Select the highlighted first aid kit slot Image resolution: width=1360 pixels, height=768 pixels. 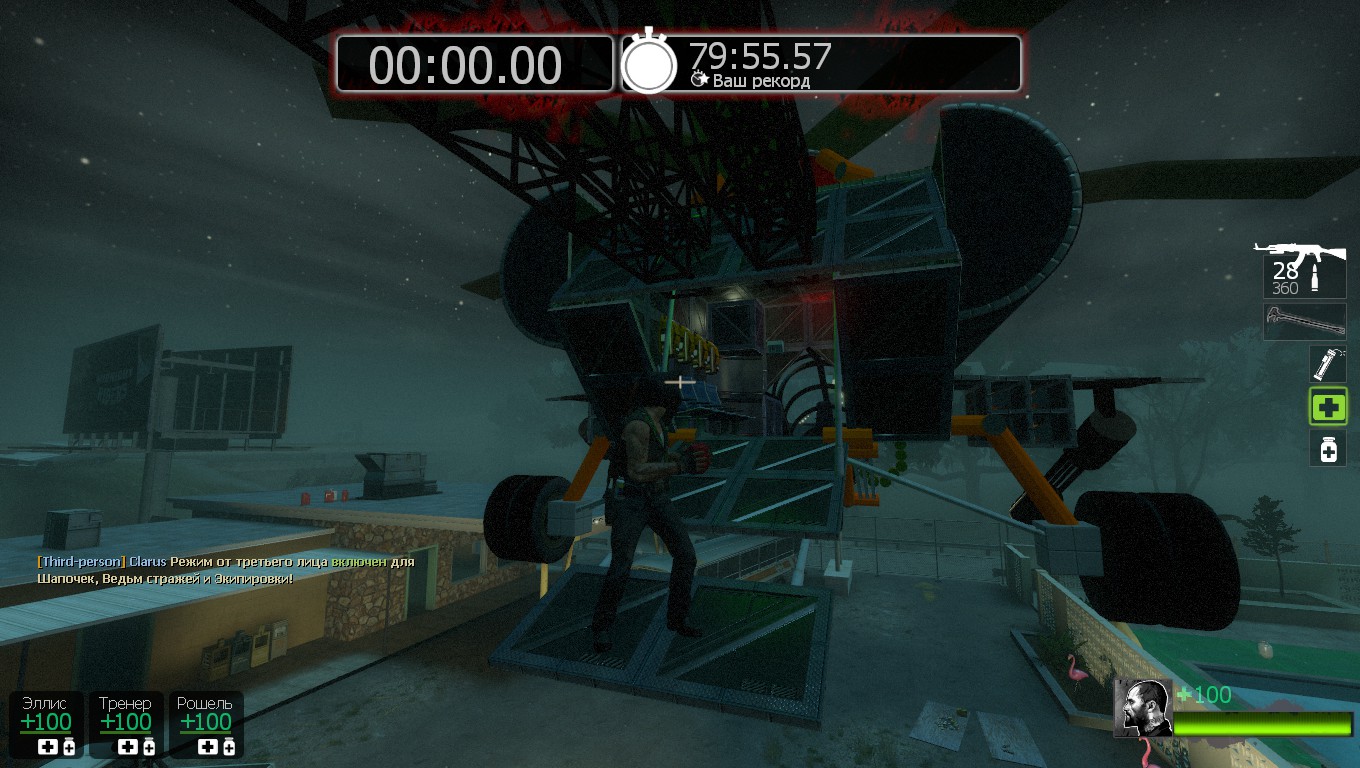1328,407
